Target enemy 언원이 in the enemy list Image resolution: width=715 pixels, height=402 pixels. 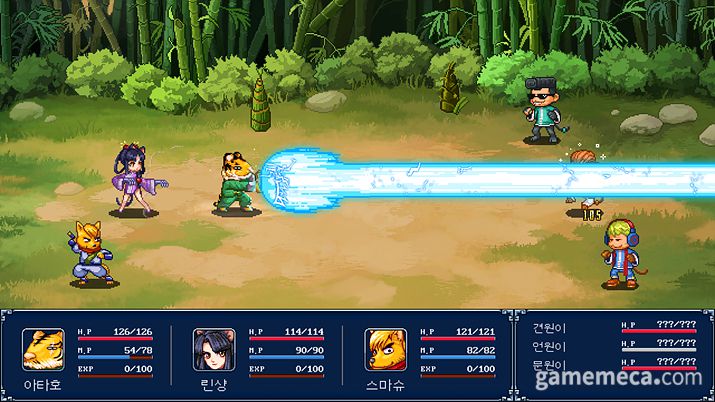coord(551,345)
